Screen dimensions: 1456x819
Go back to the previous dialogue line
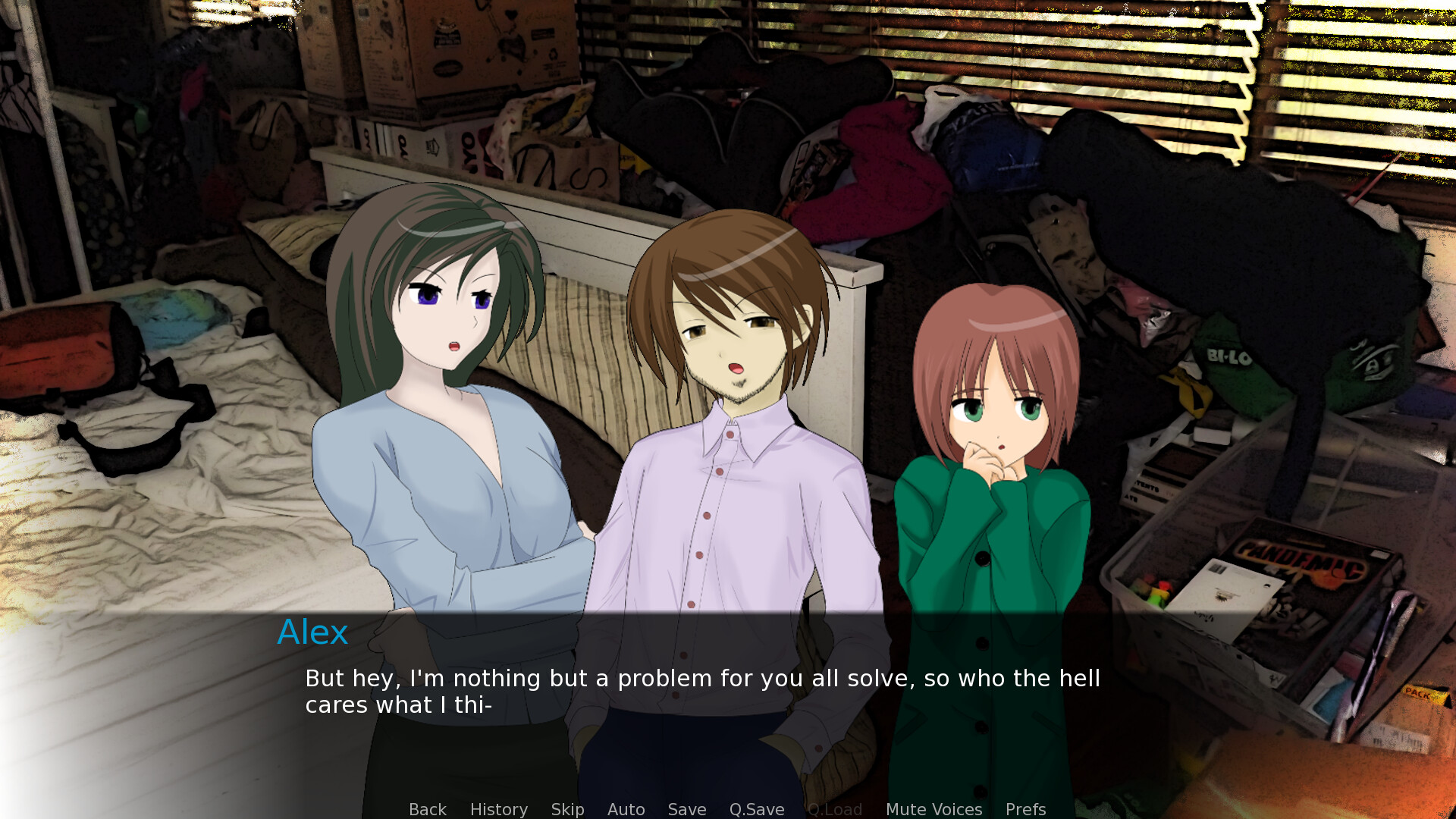point(427,809)
